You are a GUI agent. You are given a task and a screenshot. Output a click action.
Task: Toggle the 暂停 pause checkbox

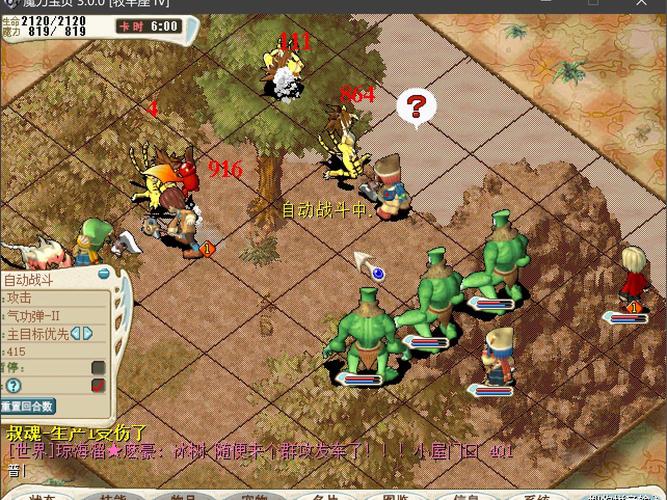[98, 368]
